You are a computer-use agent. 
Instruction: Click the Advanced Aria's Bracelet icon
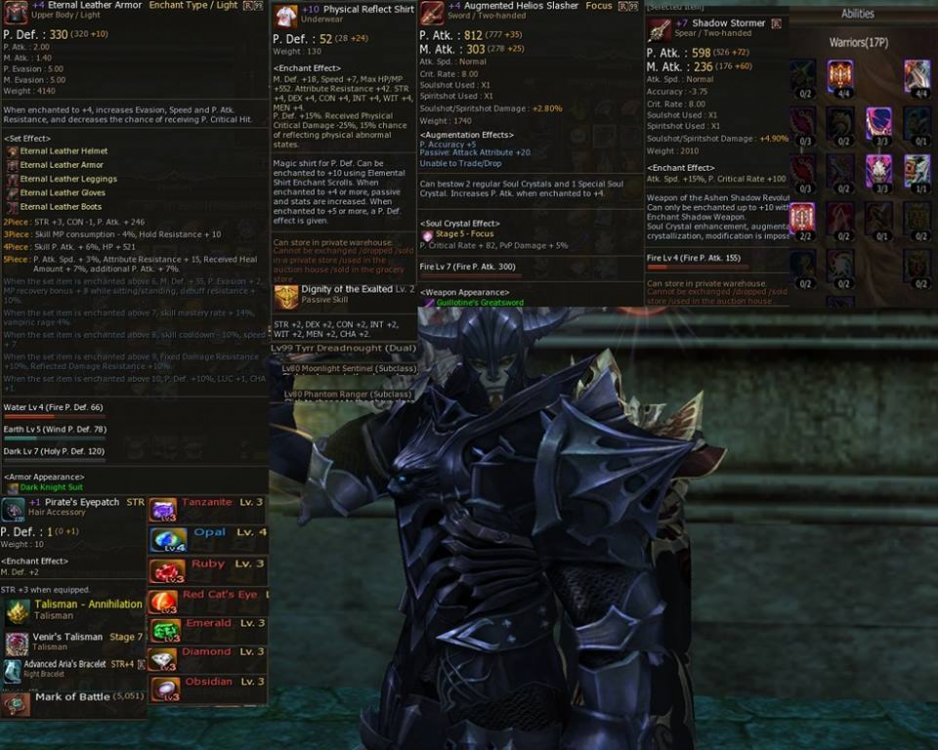12,671
